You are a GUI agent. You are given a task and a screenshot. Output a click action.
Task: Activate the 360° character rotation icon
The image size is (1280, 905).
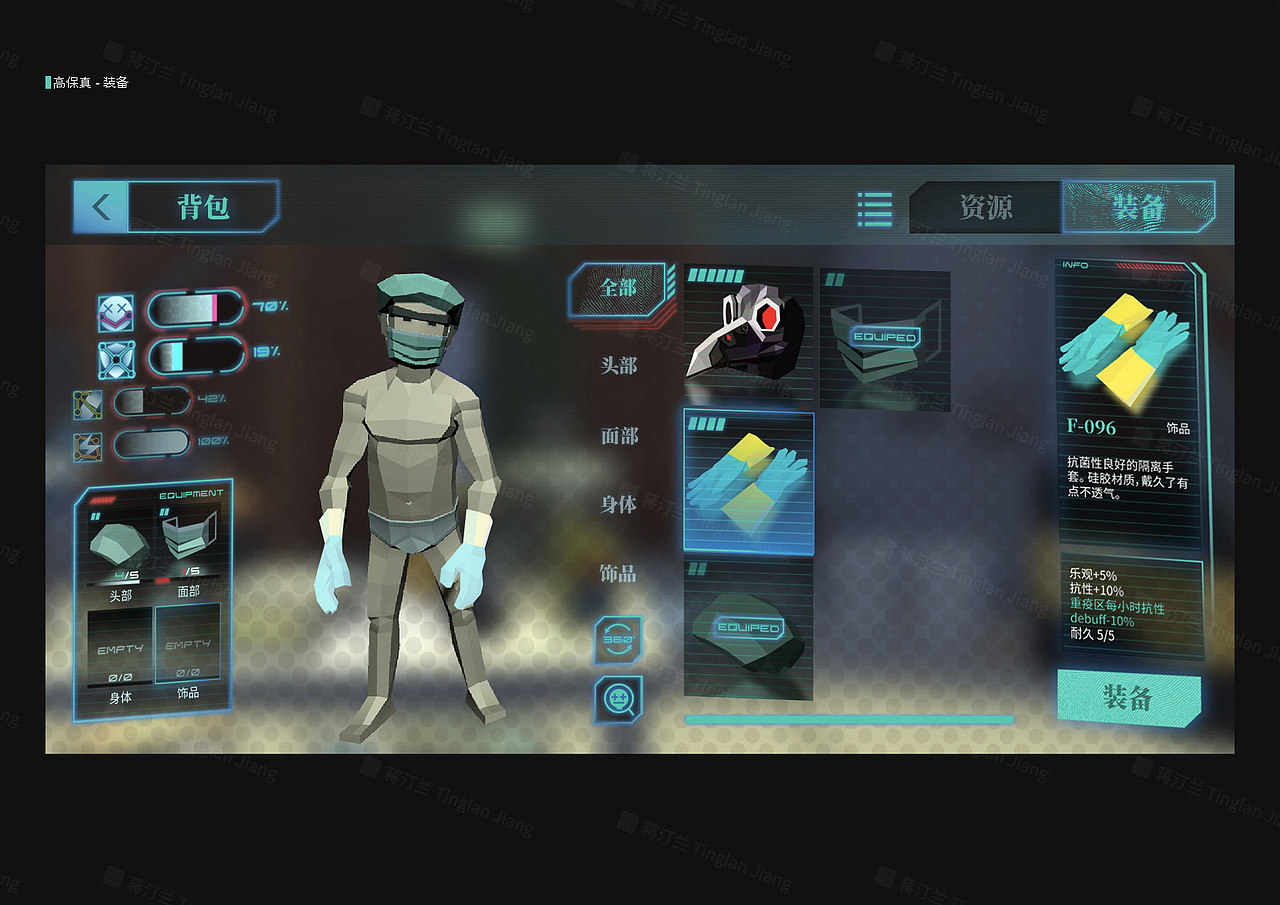pyautogui.click(x=617, y=640)
